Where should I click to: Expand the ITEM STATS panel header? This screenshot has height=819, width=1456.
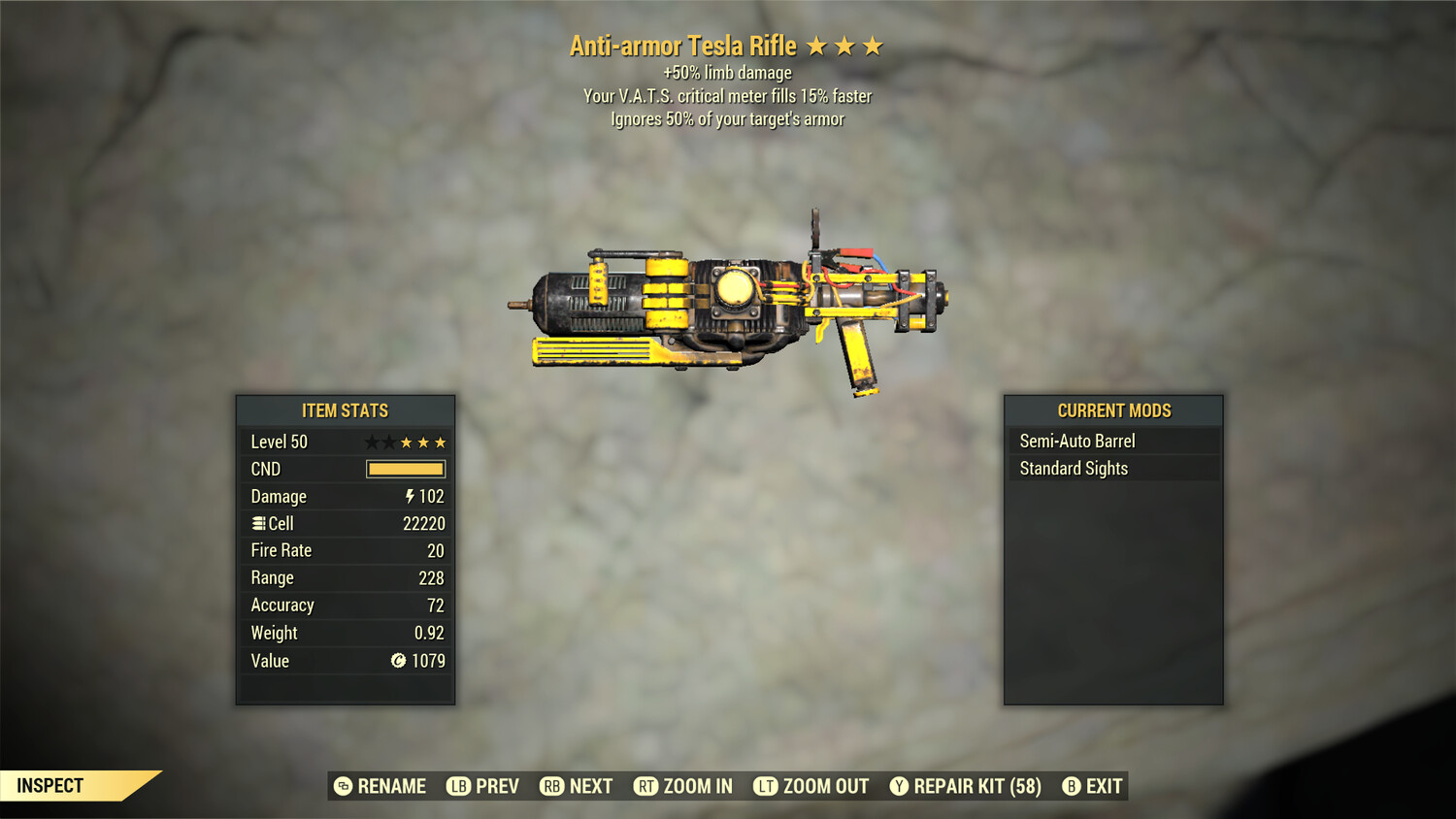coord(345,410)
